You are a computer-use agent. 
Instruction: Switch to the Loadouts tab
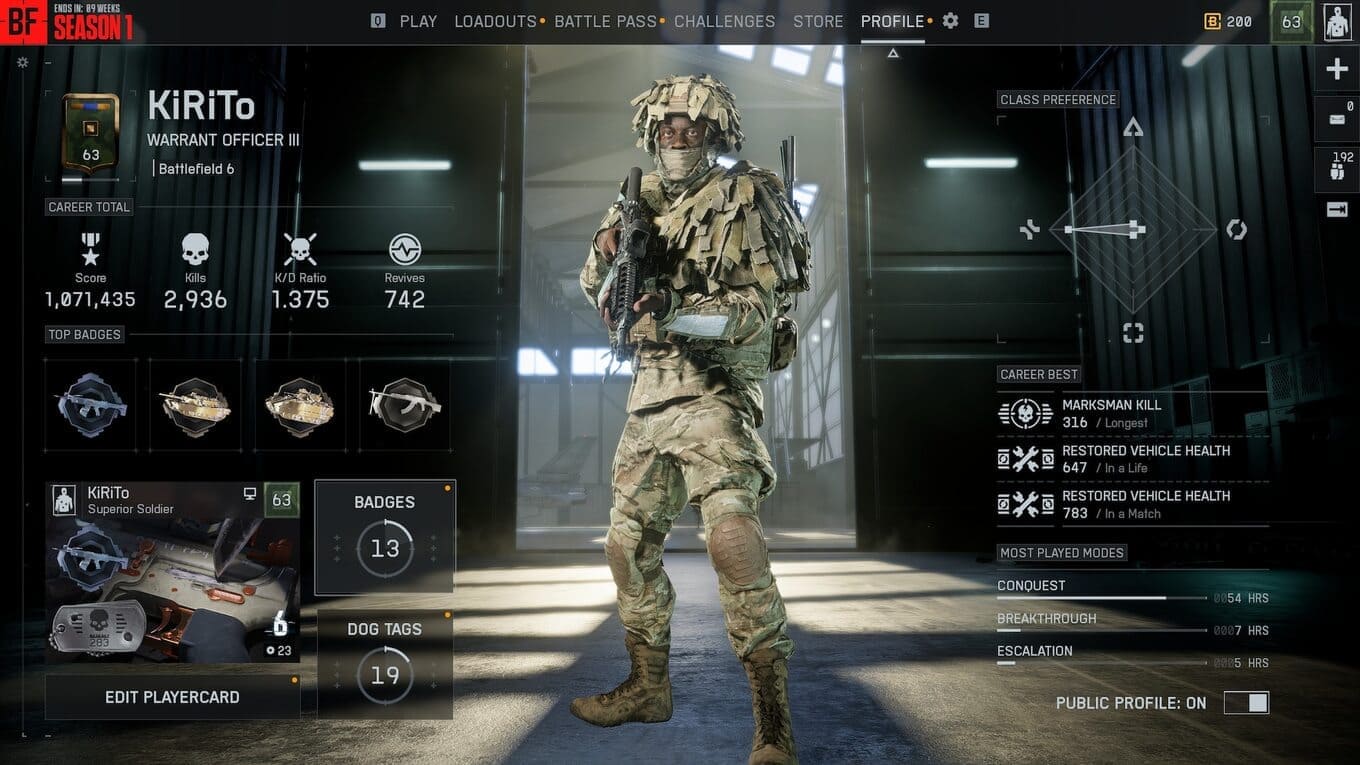click(495, 21)
